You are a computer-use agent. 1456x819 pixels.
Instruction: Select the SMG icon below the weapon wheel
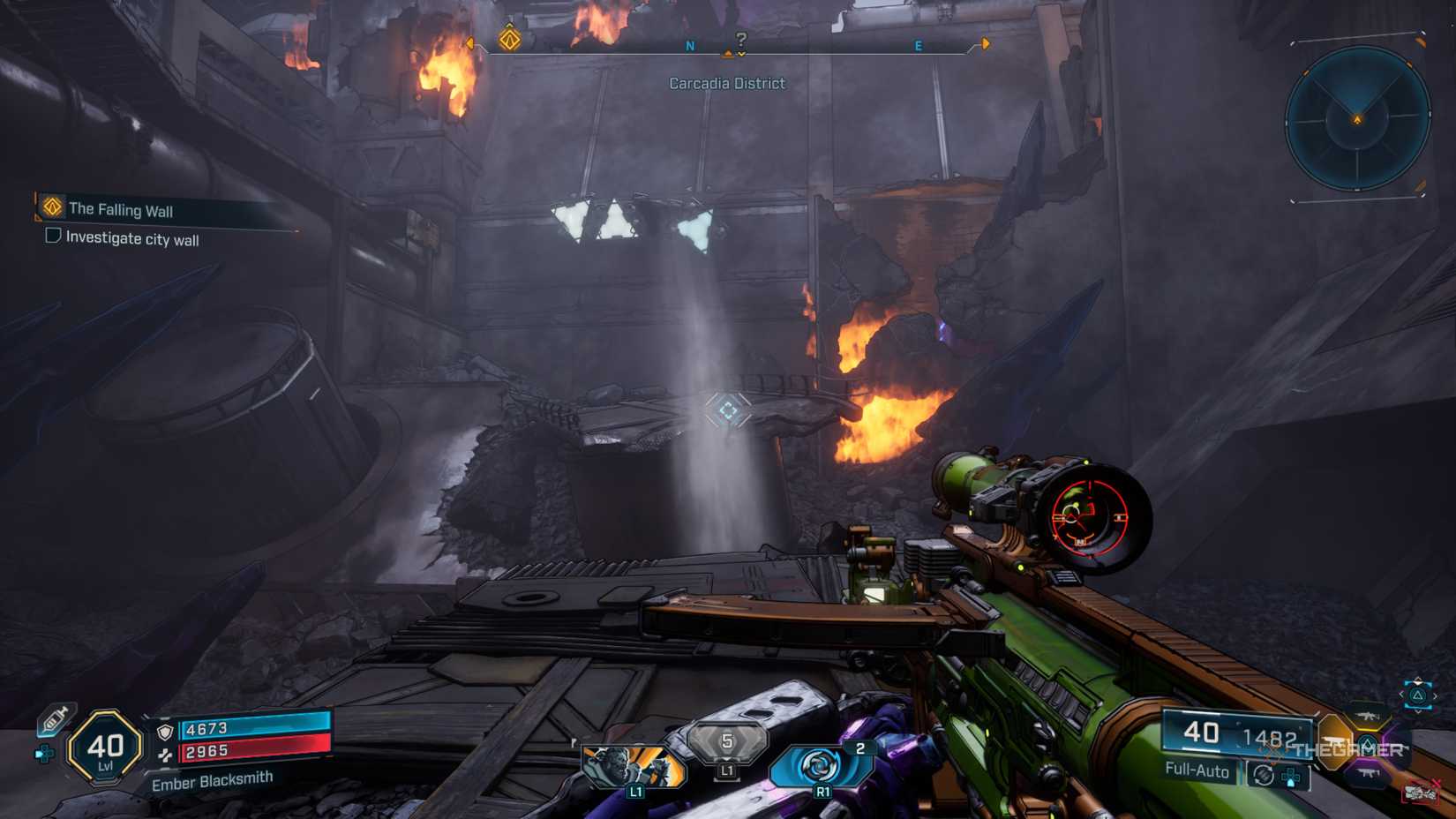click(x=1368, y=773)
